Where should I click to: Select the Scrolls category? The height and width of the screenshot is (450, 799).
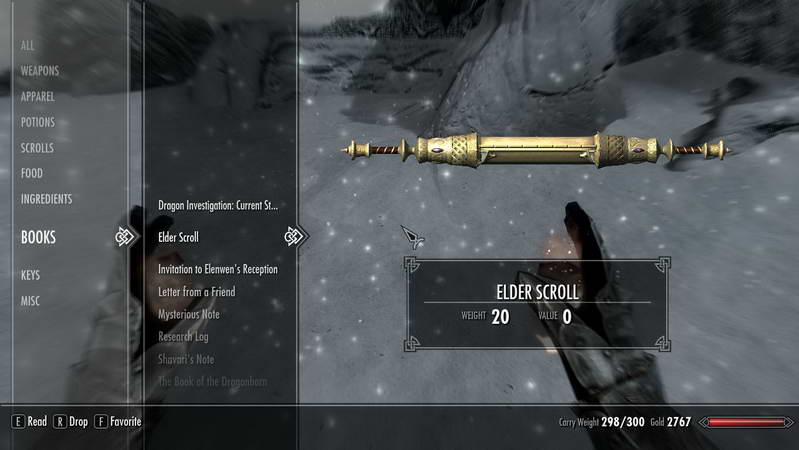click(x=38, y=148)
